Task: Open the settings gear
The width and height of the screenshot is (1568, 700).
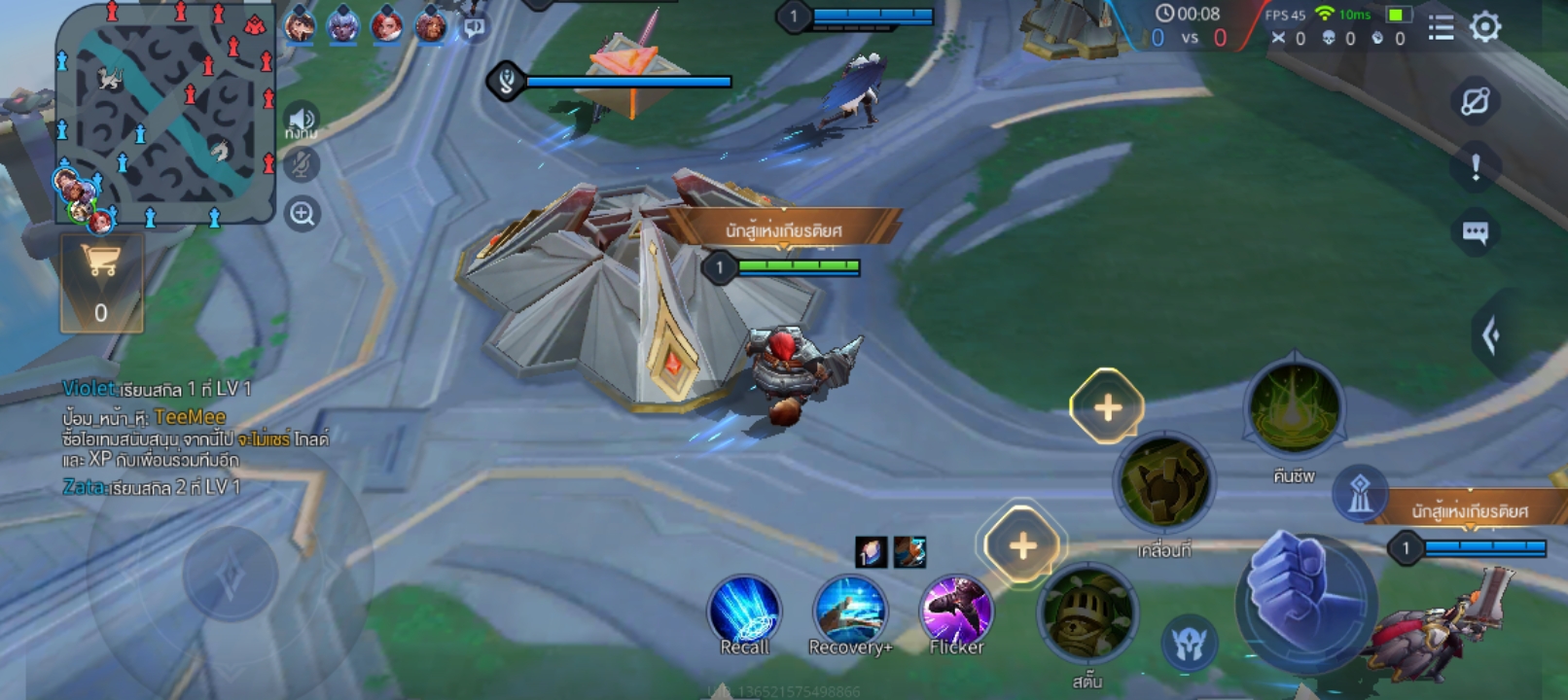Action: click(1485, 26)
